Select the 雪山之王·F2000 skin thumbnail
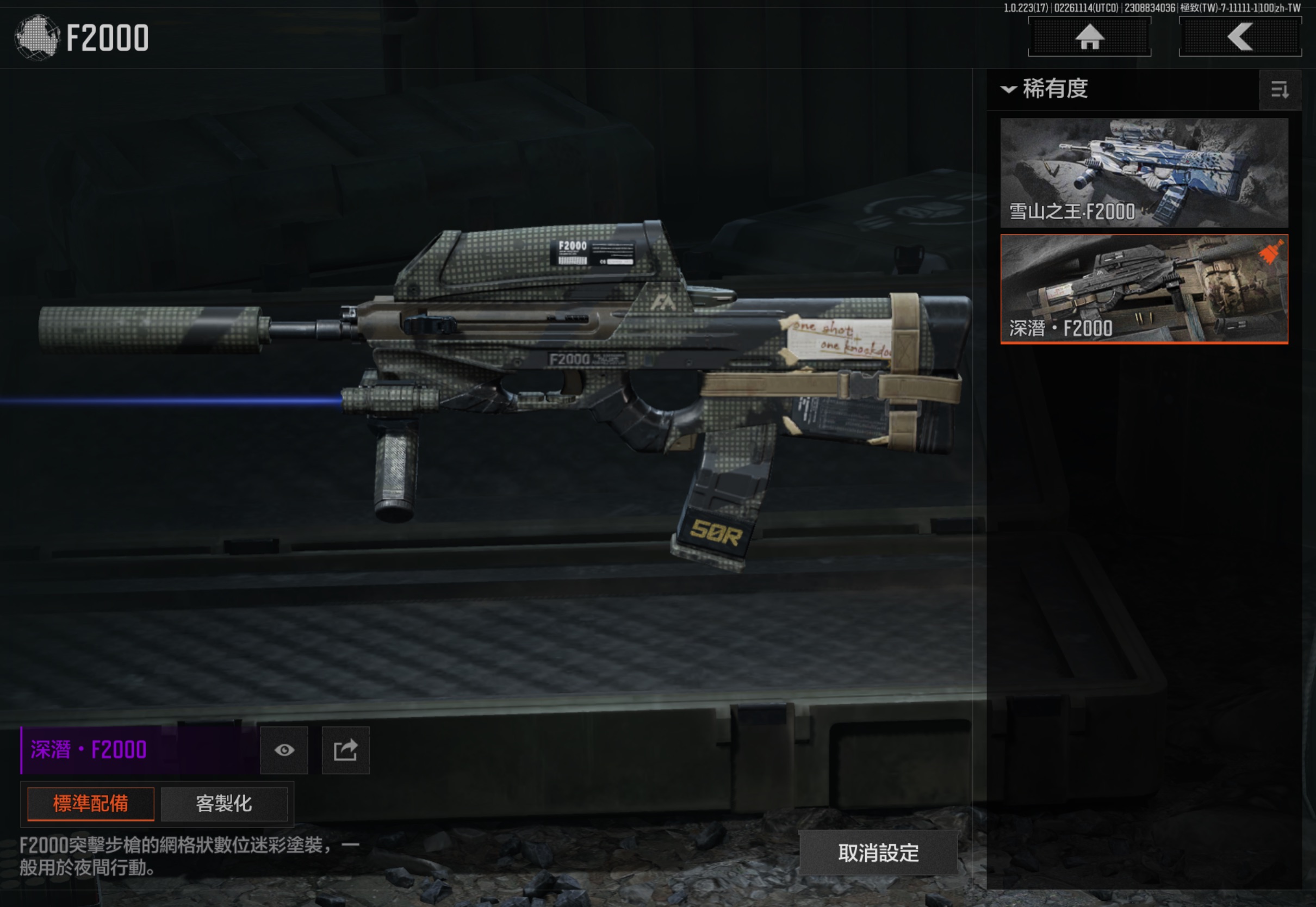This screenshot has height=907, width=1316. click(x=1144, y=173)
